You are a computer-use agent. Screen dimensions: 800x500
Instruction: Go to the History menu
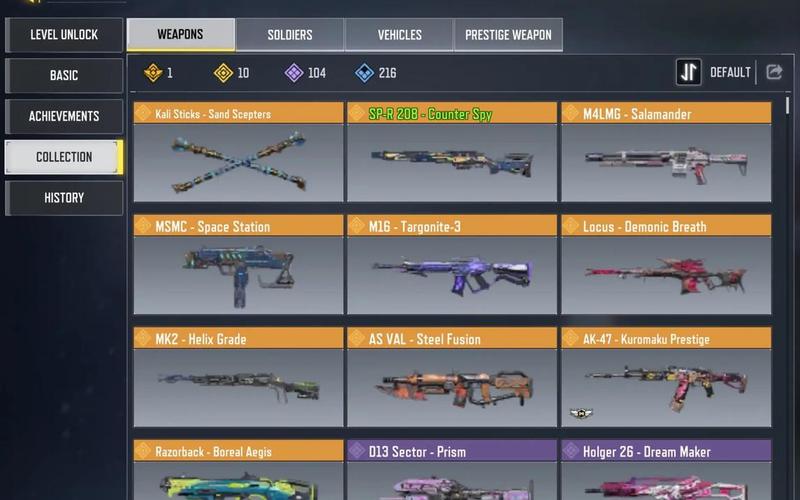[x=64, y=198]
